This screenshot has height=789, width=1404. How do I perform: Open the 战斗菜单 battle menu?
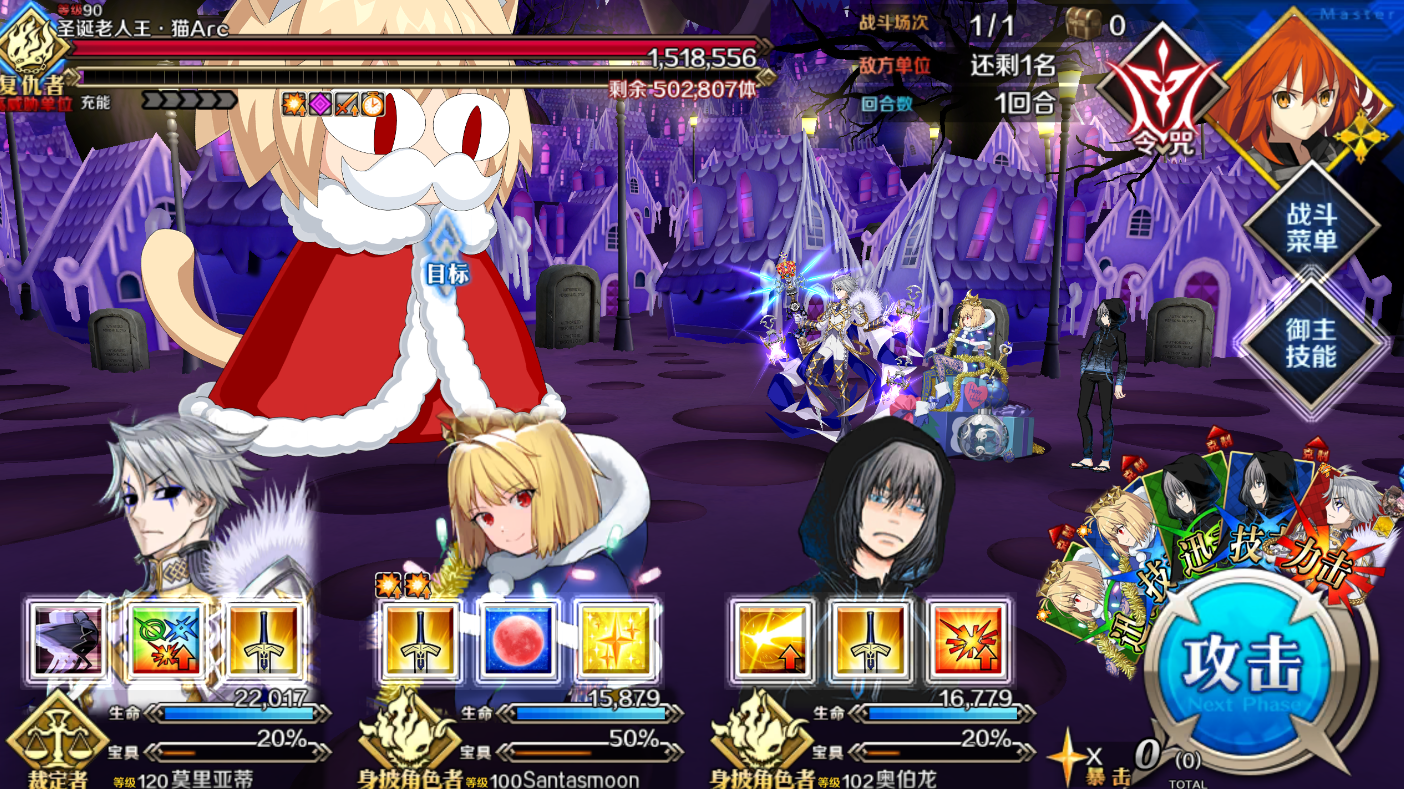(x=1311, y=227)
